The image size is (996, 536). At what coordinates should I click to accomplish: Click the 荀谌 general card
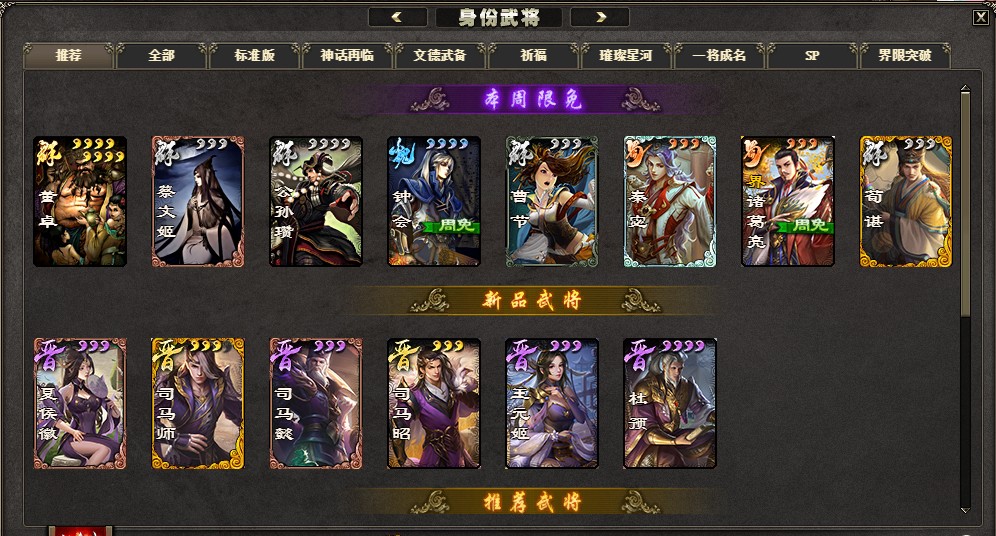[906, 202]
